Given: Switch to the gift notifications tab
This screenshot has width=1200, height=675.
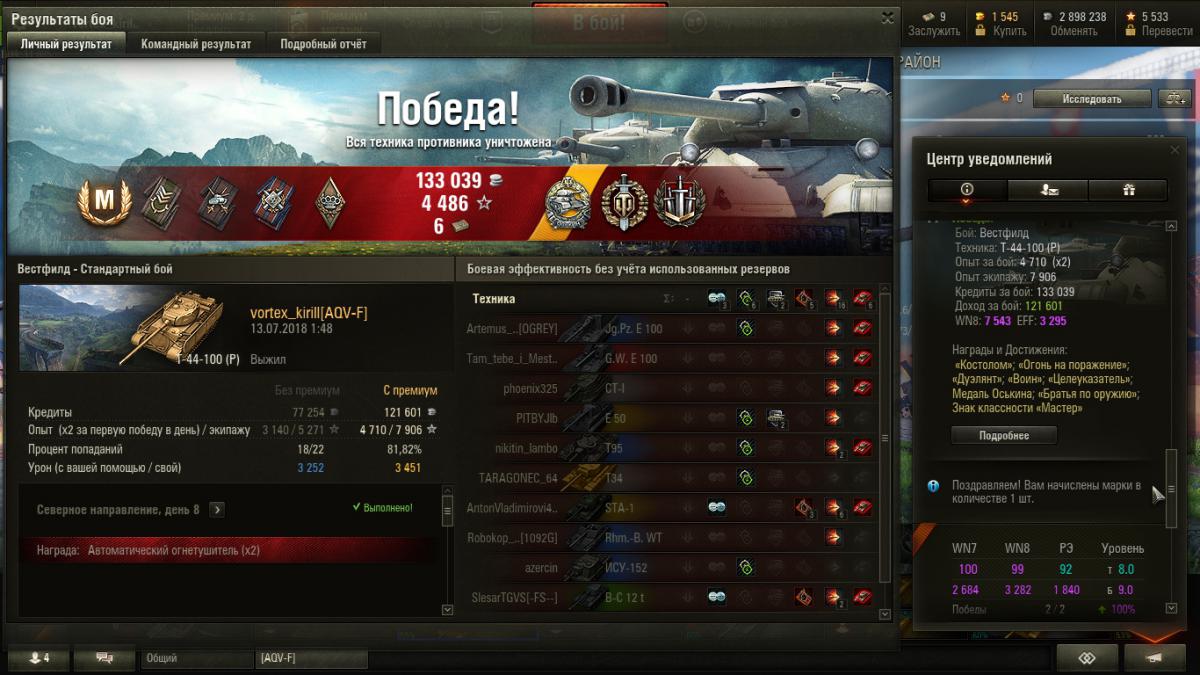Looking at the screenshot, I should pyautogui.click(x=1129, y=190).
